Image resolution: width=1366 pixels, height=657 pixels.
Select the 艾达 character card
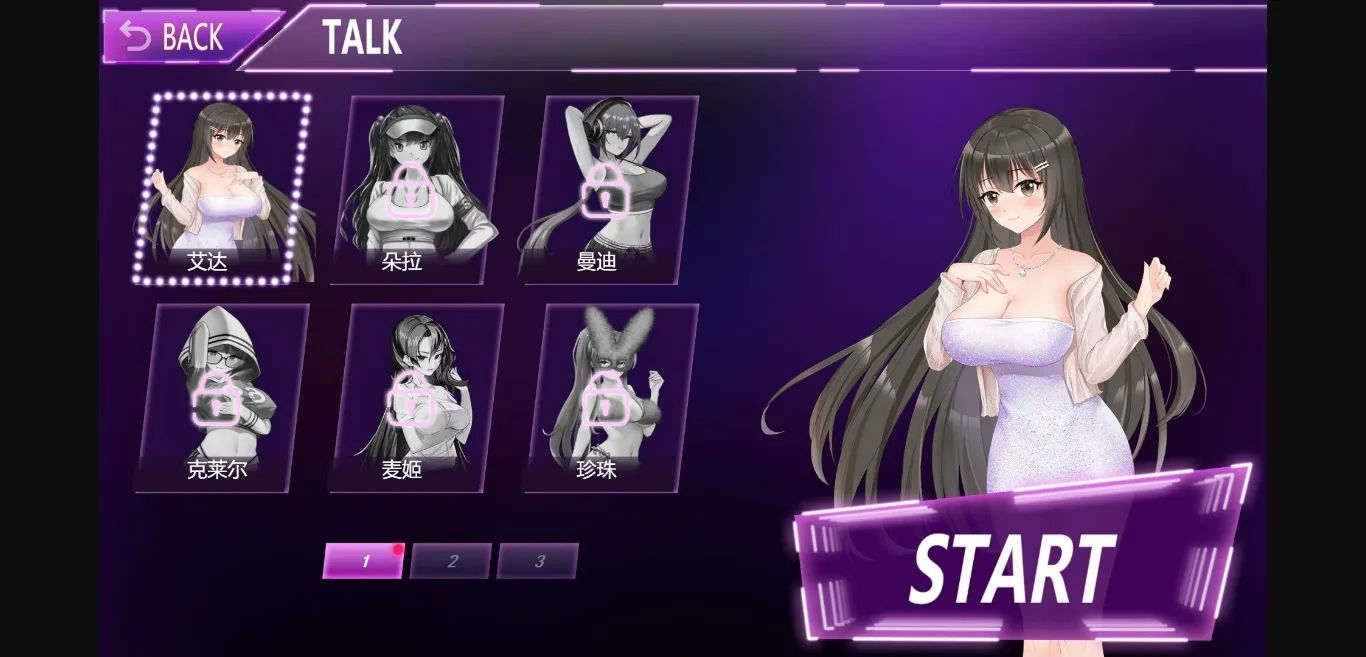click(221, 190)
